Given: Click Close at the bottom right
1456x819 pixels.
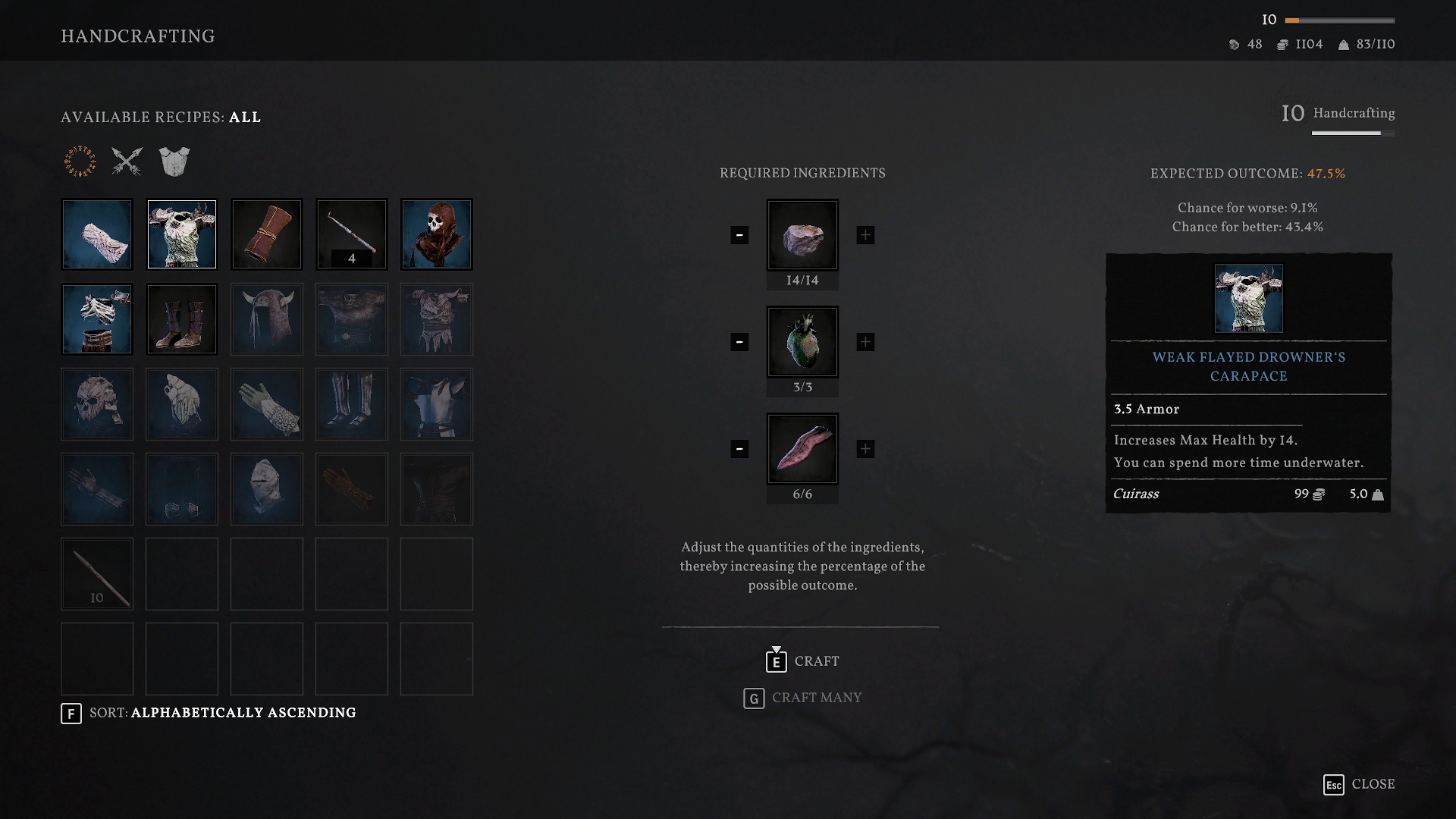Looking at the screenshot, I should [x=1373, y=784].
